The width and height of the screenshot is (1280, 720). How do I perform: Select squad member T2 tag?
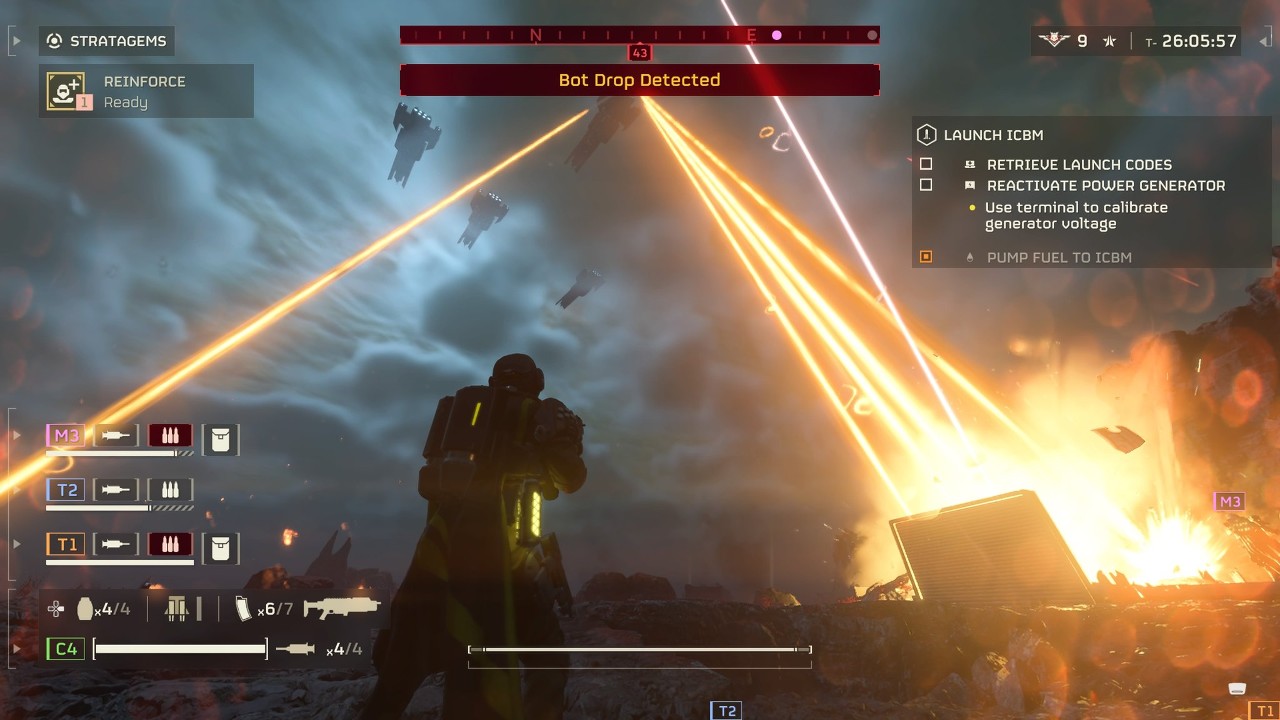[66, 490]
